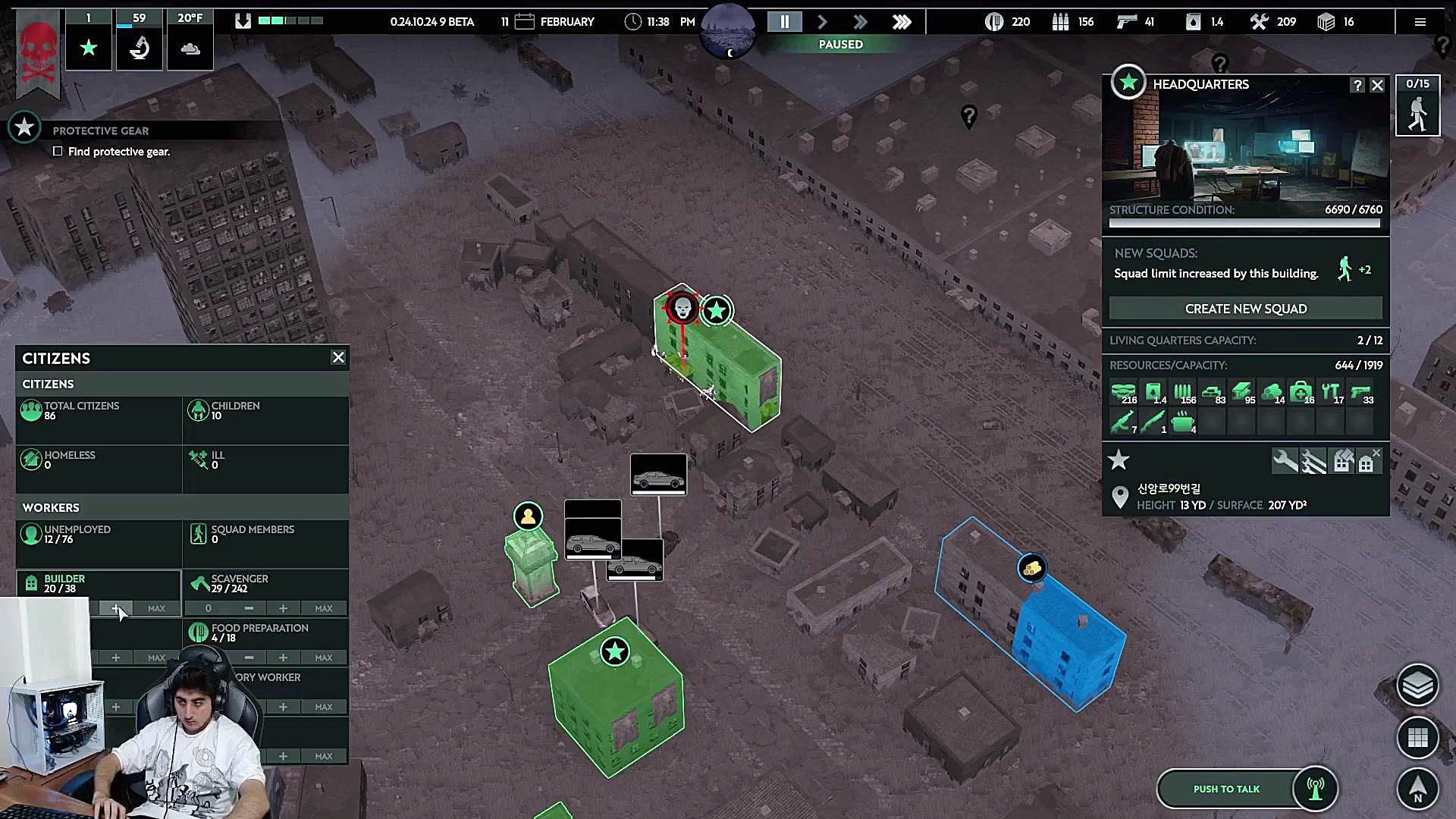
Task: Add a Food Preparation worker
Action: coord(283,657)
